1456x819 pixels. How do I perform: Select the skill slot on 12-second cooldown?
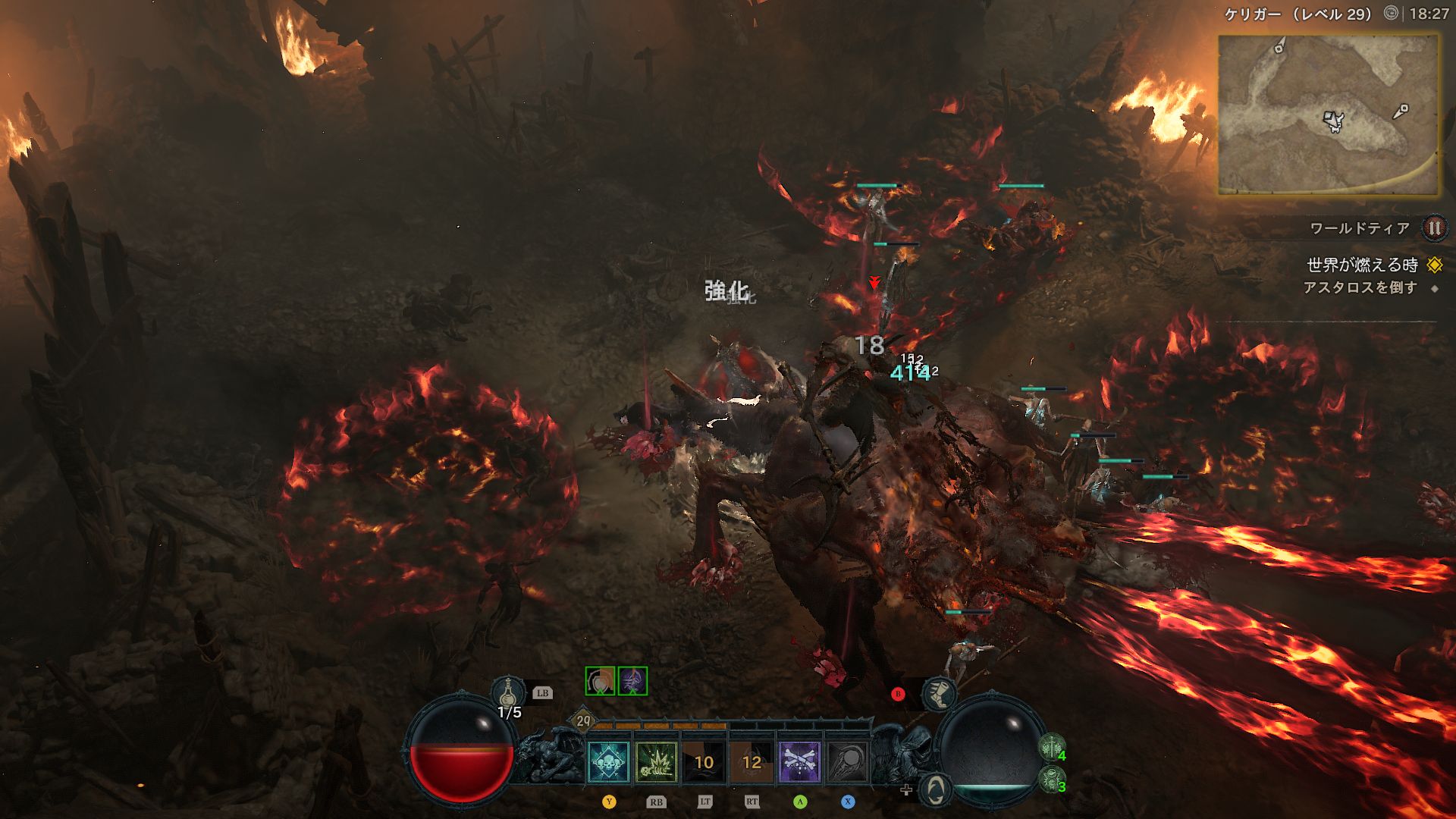(752, 762)
